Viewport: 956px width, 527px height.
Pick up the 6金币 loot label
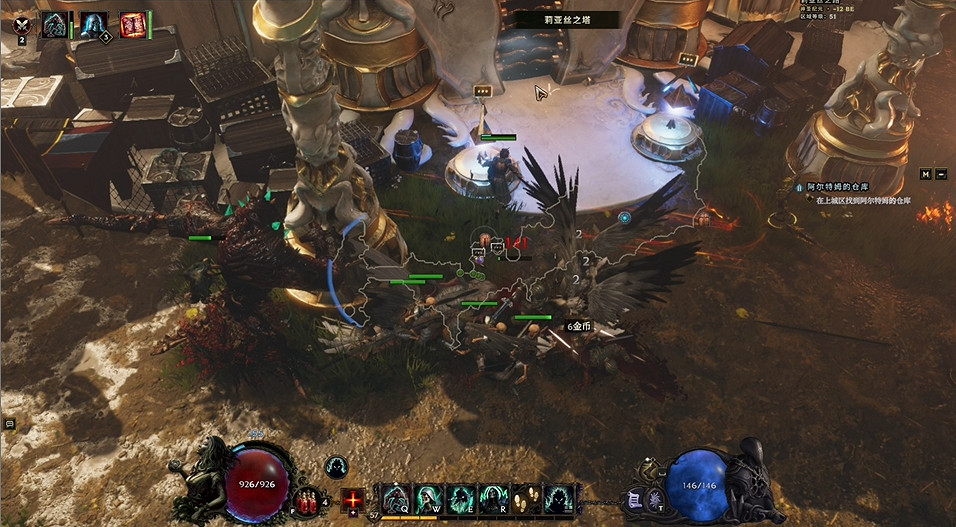point(579,326)
